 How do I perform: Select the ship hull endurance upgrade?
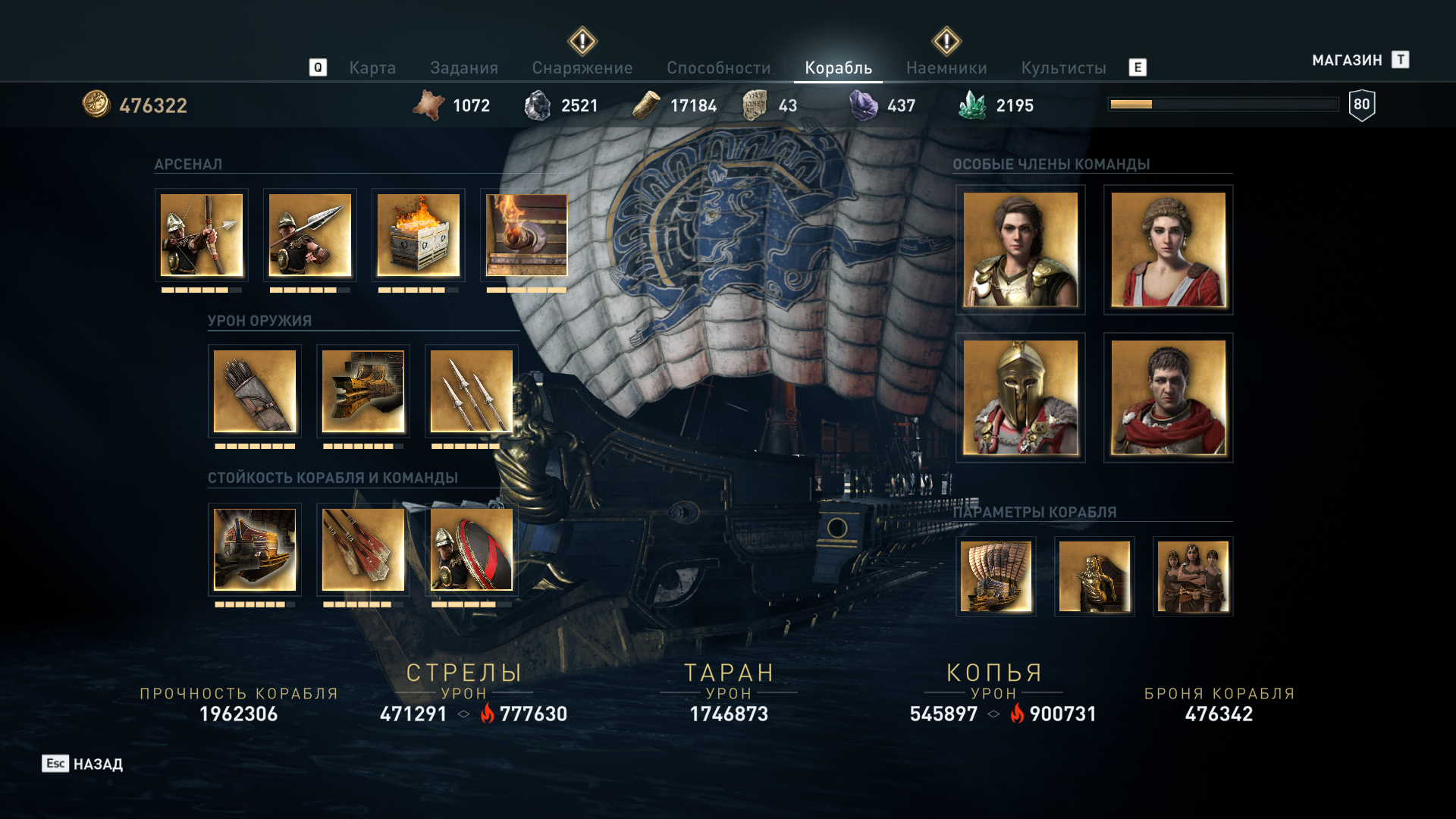(x=255, y=550)
